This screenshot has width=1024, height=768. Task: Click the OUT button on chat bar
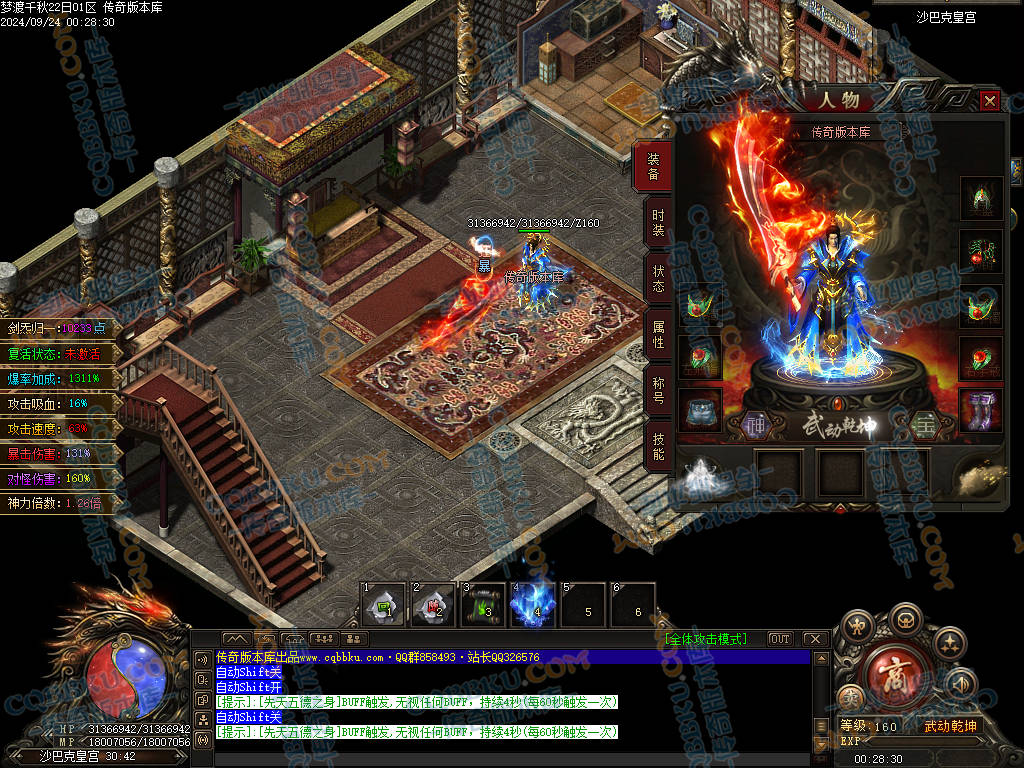coord(779,639)
